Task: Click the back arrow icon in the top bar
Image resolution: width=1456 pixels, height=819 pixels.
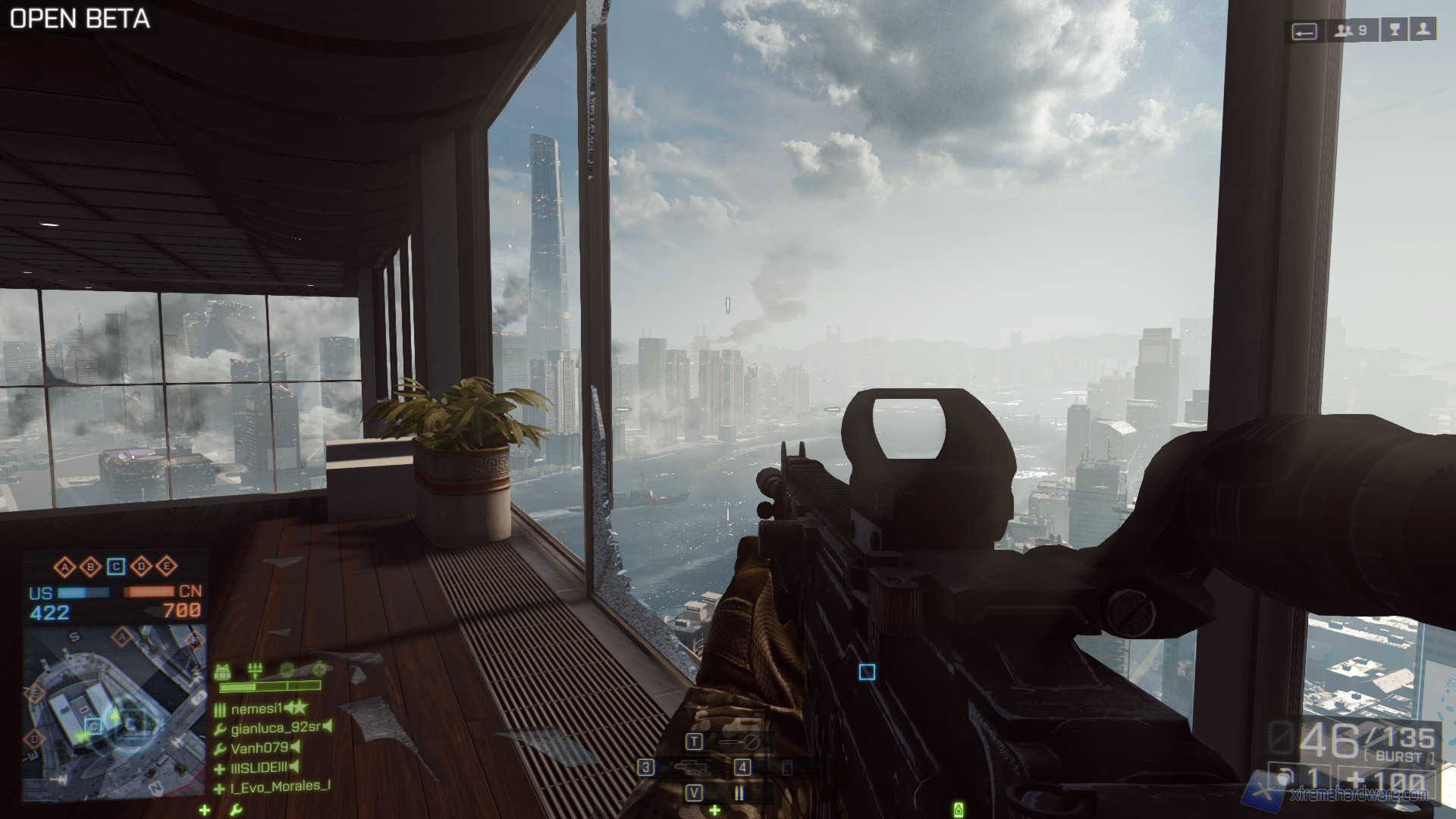Action: click(x=1304, y=31)
